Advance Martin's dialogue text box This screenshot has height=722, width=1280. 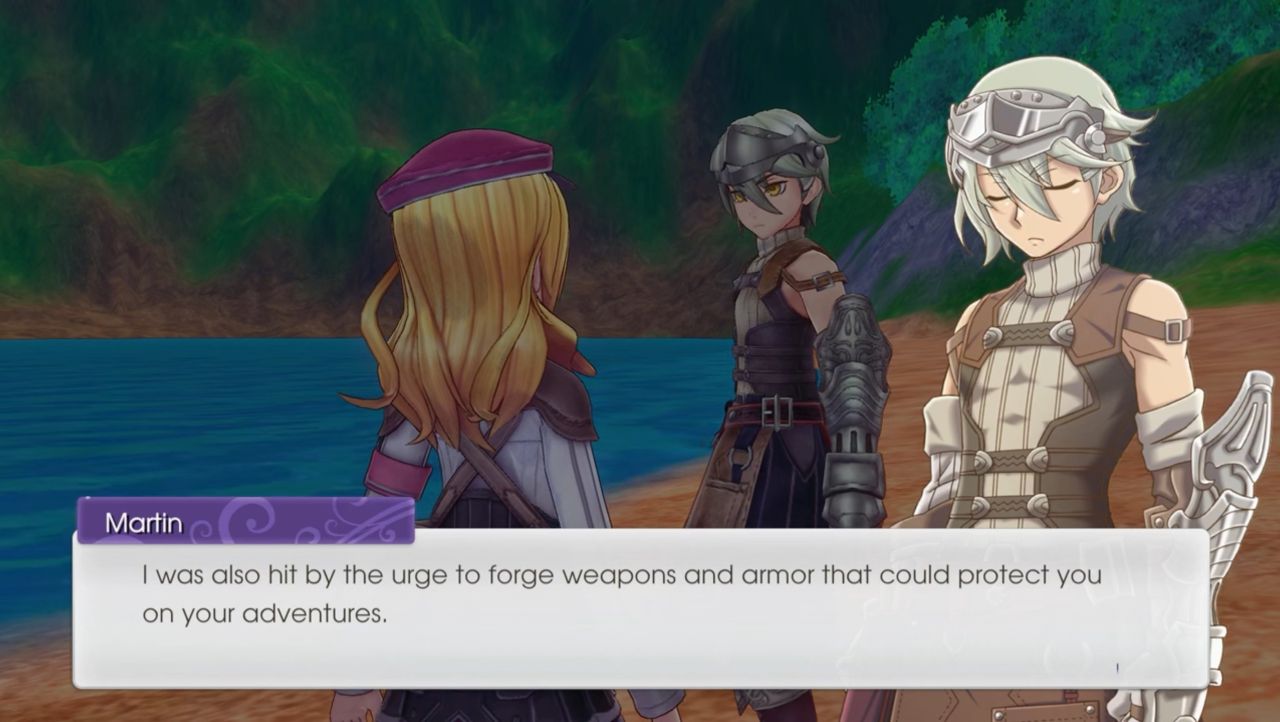pos(640,608)
